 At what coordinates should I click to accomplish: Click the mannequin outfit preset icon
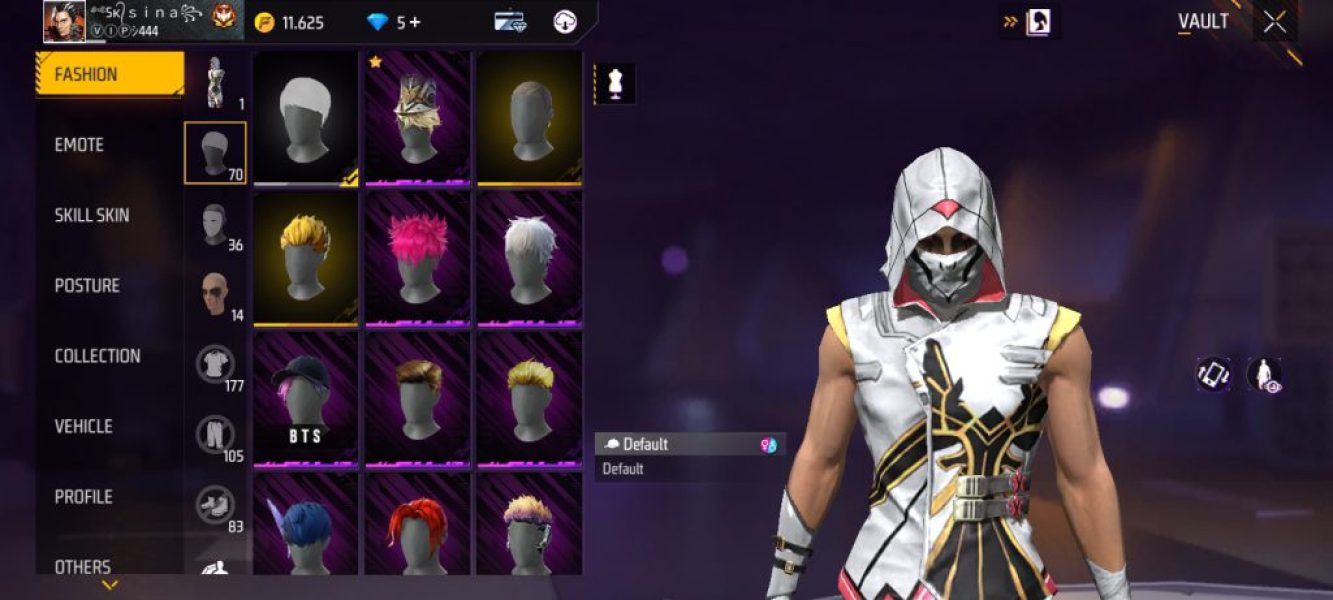click(615, 85)
